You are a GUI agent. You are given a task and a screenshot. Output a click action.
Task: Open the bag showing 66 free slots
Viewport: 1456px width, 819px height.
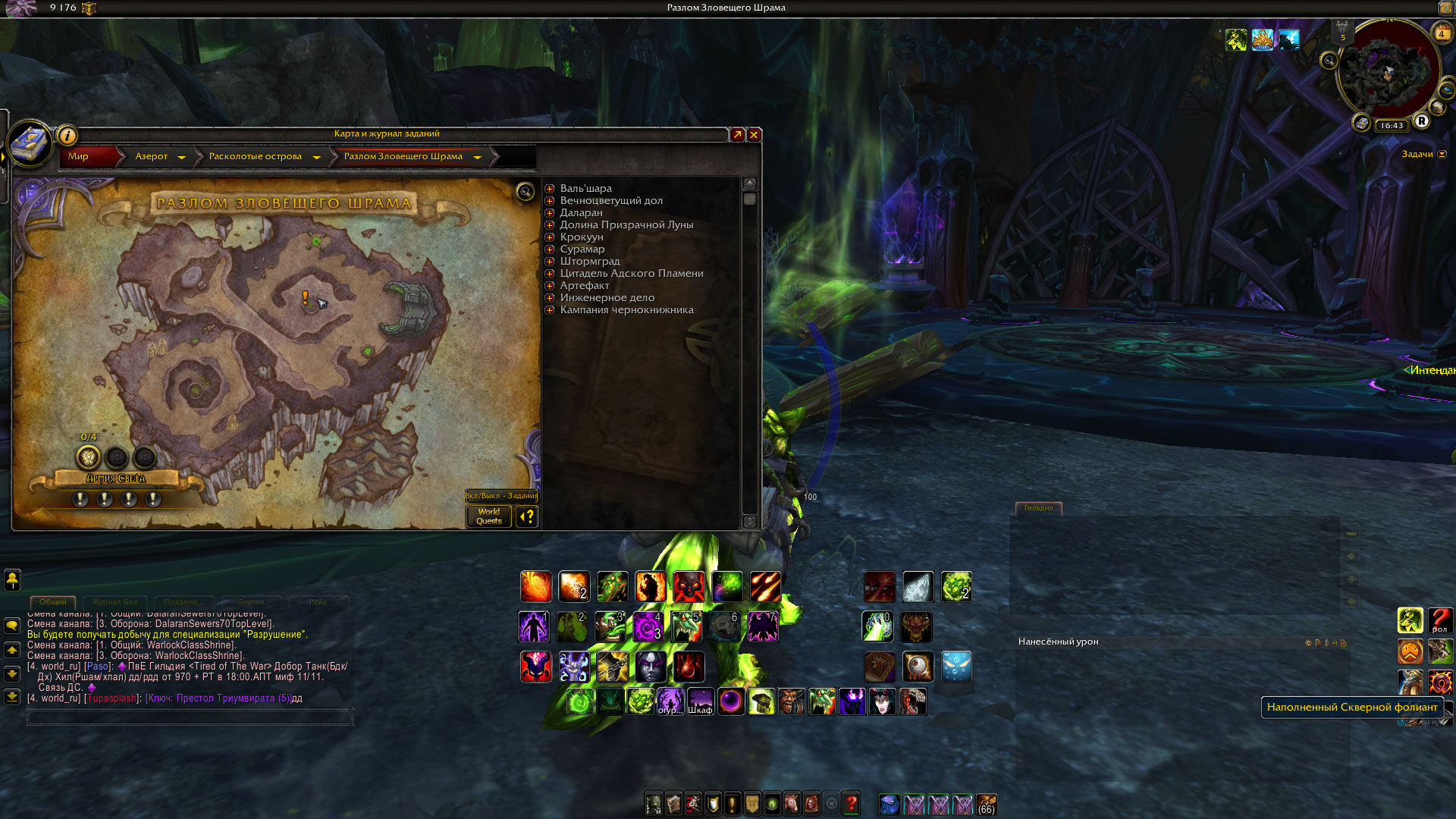point(987,804)
